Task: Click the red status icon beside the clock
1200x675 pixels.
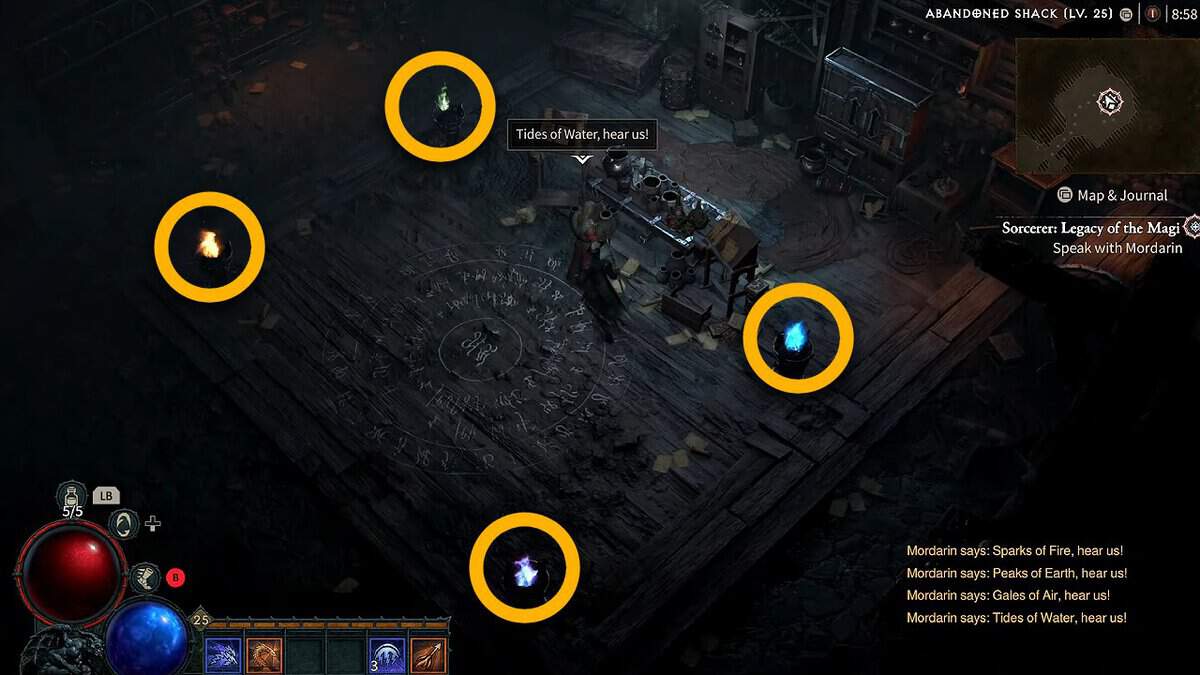Action: click(x=1153, y=14)
